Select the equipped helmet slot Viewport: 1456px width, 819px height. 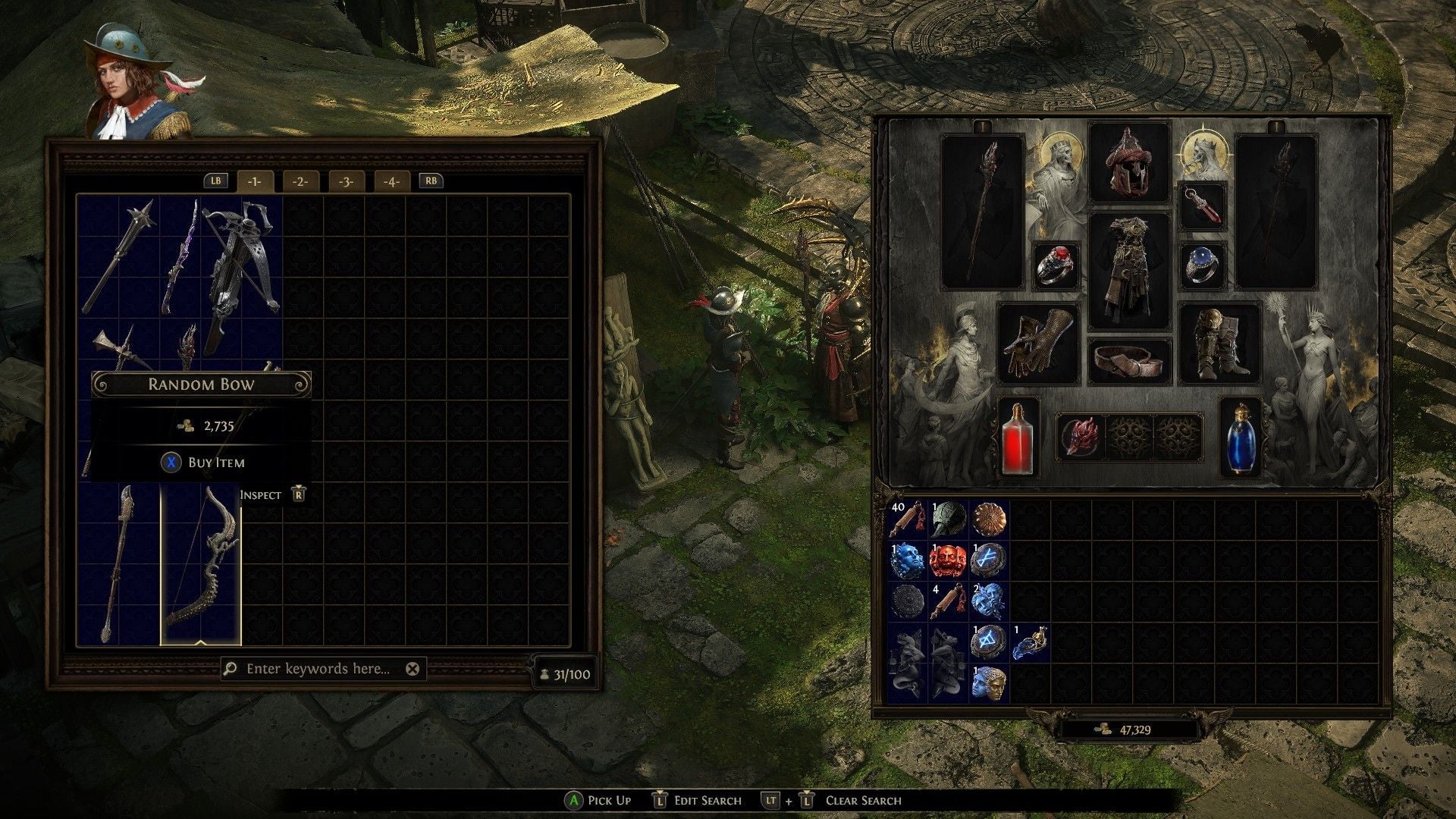1130,163
